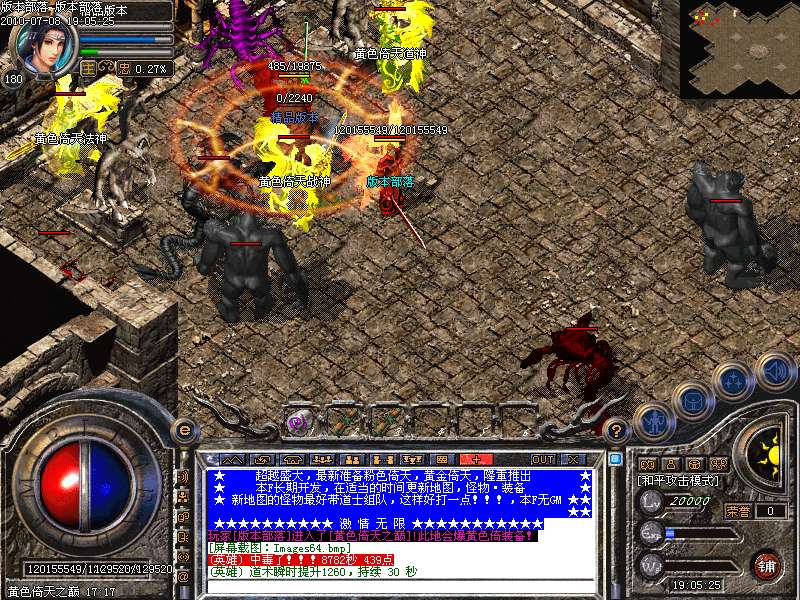
Task: Click the red plus button above chat
Action: (476, 459)
